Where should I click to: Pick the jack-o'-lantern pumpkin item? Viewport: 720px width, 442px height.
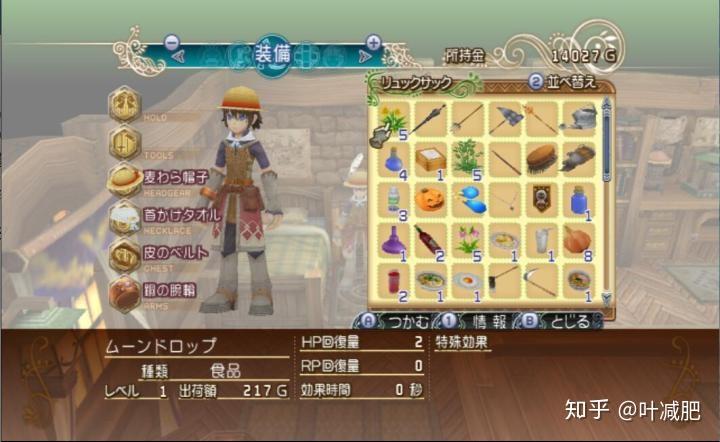[429, 200]
